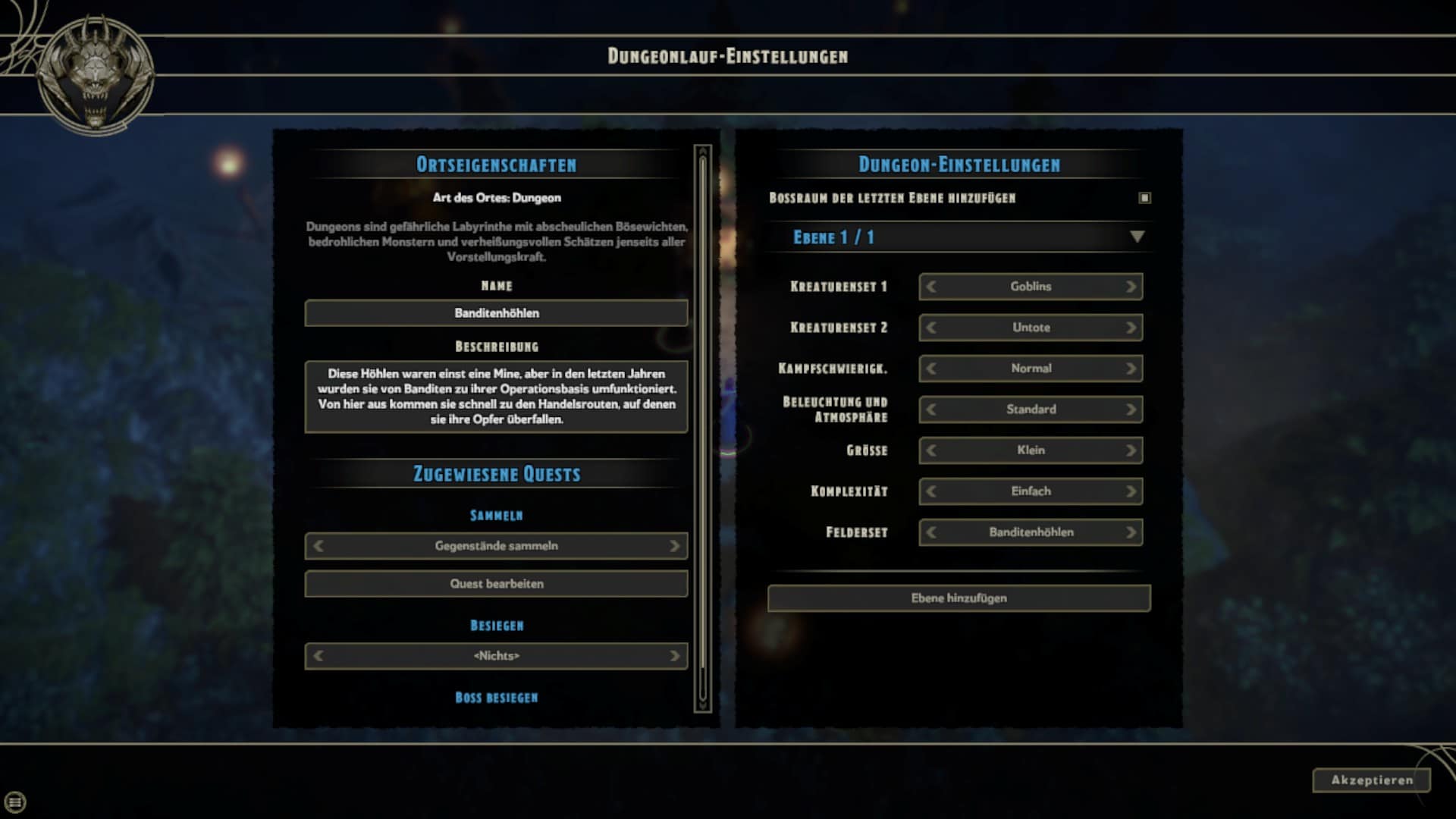Choose next Kreaturenset 1 after Goblins
This screenshot has height=819, width=1456.
pyautogui.click(x=1131, y=287)
